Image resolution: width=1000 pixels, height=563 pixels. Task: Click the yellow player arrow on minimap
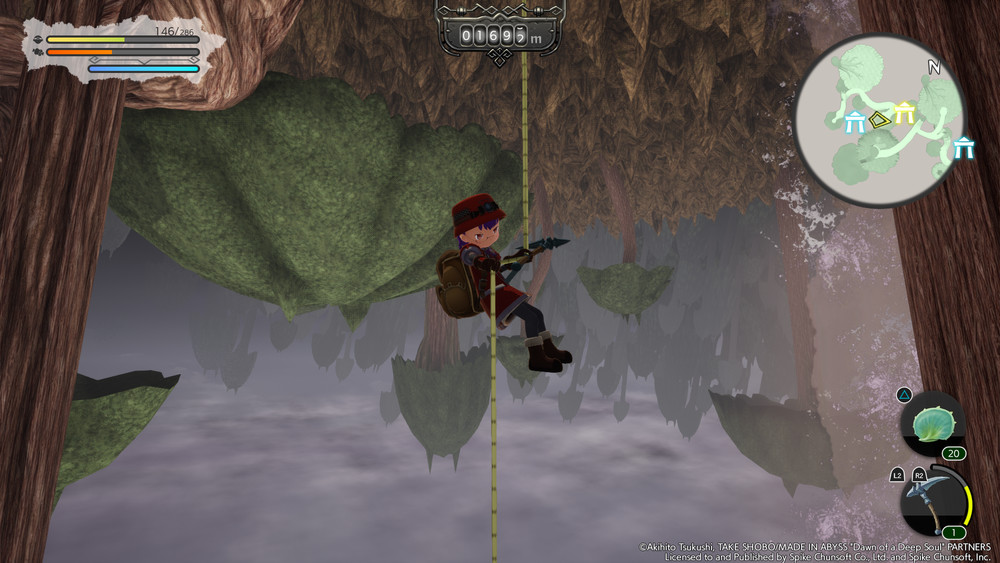(879, 121)
